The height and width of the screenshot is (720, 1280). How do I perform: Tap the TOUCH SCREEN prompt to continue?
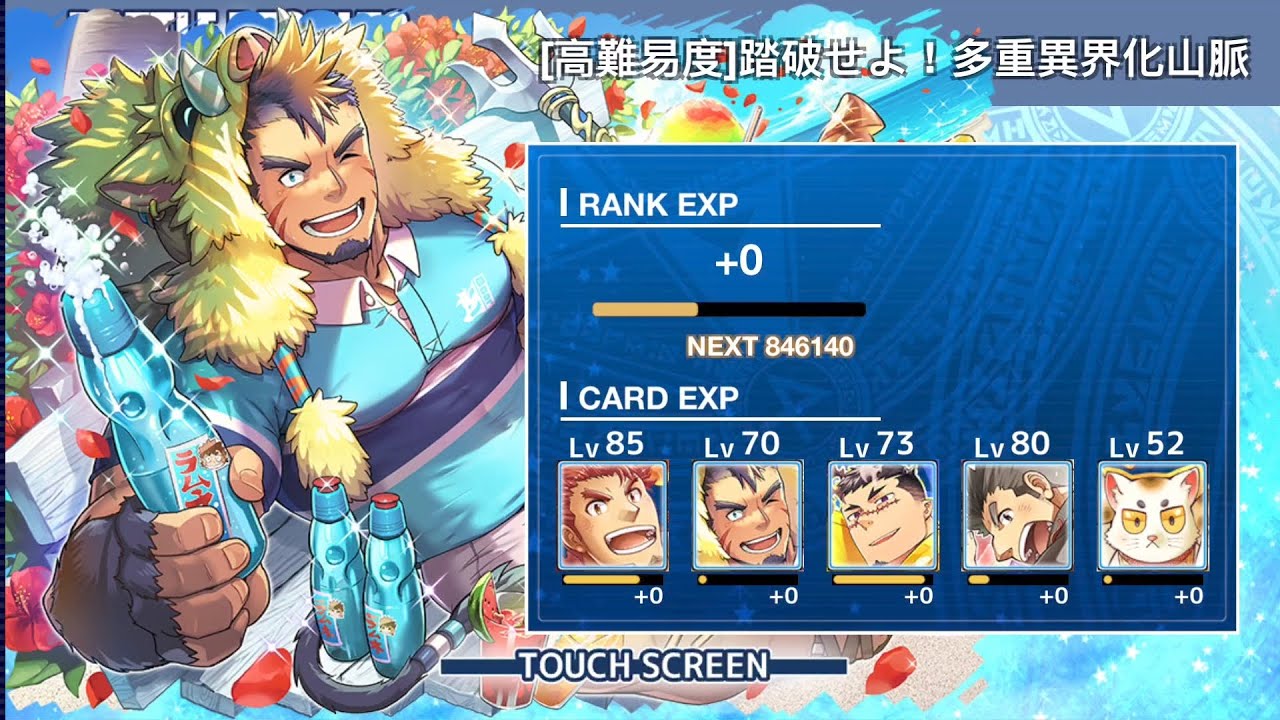coord(643,665)
